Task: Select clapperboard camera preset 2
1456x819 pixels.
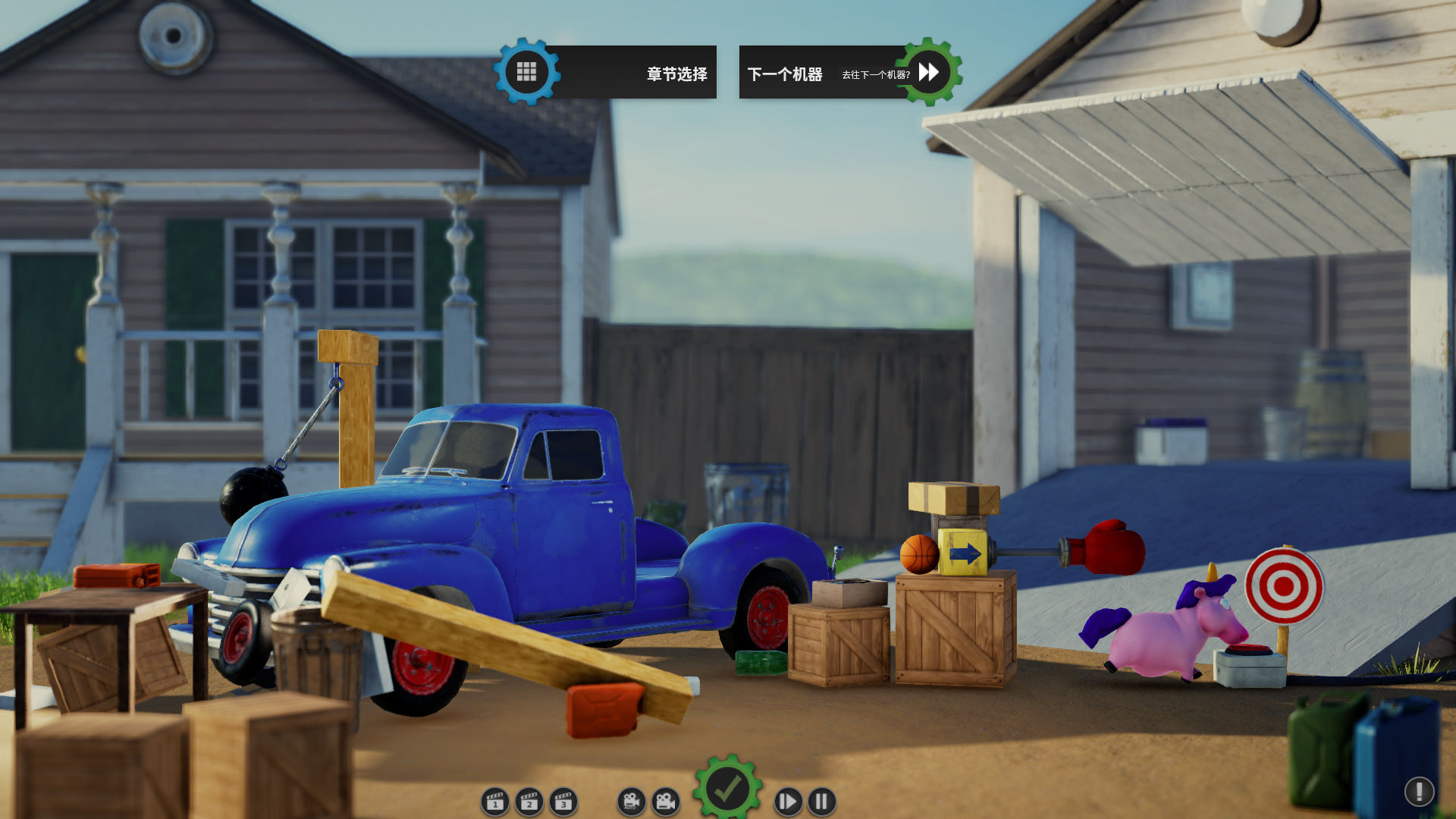Action: (x=529, y=801)
